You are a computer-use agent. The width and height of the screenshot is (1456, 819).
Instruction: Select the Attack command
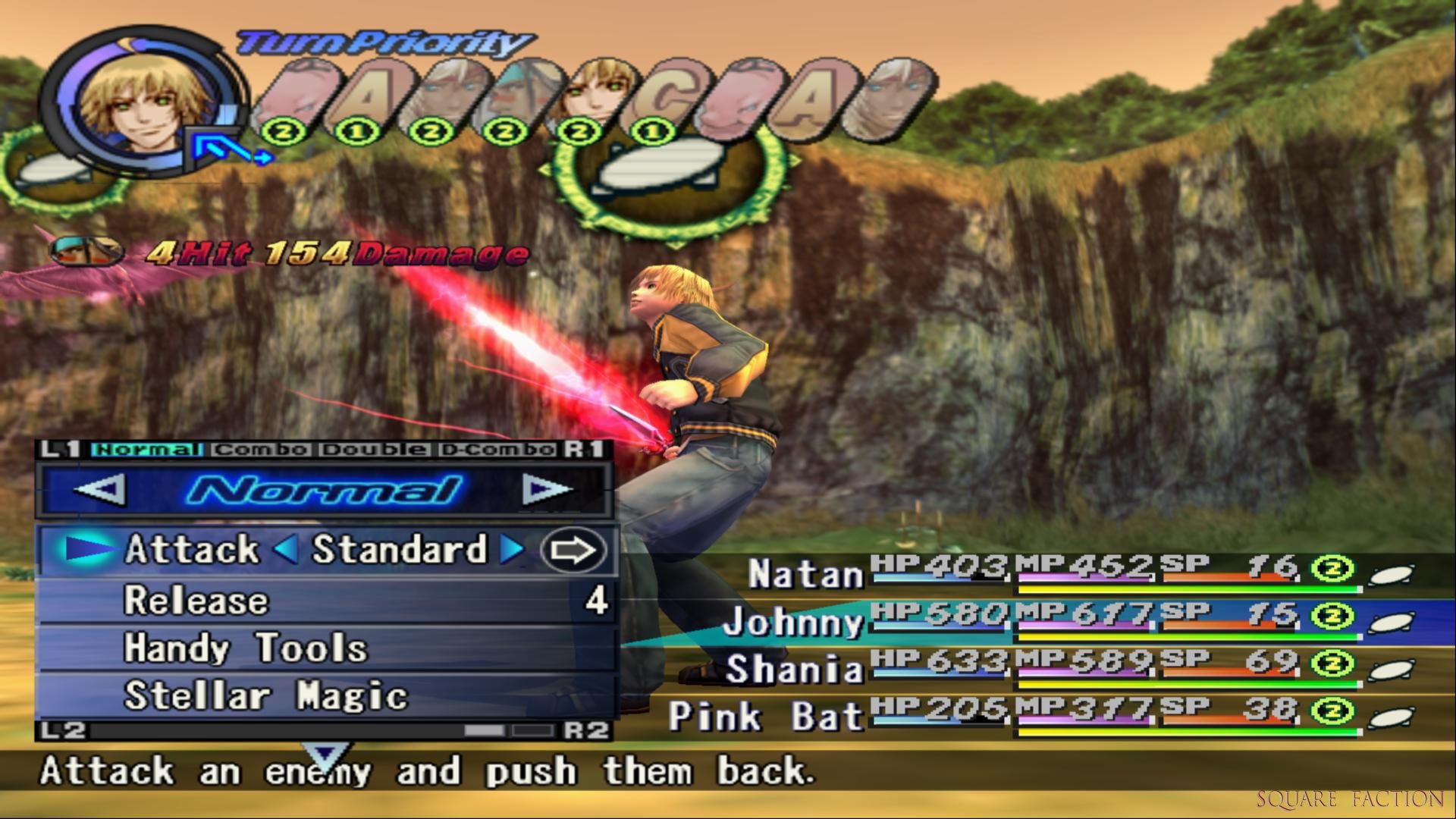(191, 550)
